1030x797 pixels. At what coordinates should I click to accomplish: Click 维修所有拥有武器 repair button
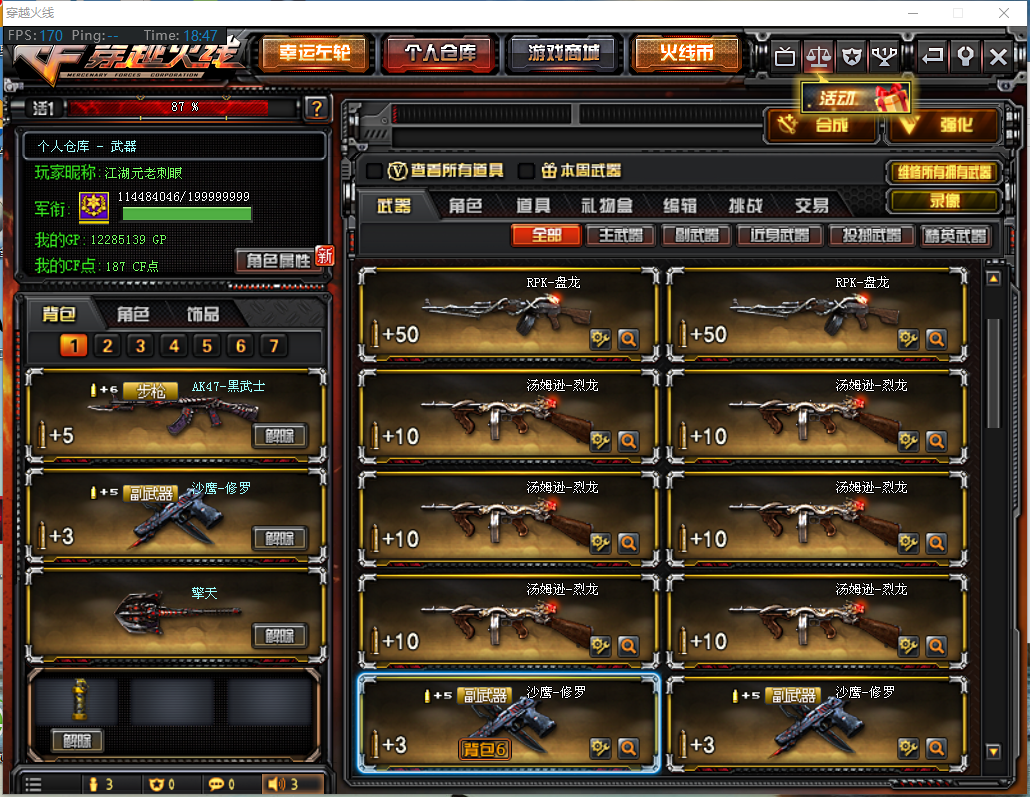943,172
